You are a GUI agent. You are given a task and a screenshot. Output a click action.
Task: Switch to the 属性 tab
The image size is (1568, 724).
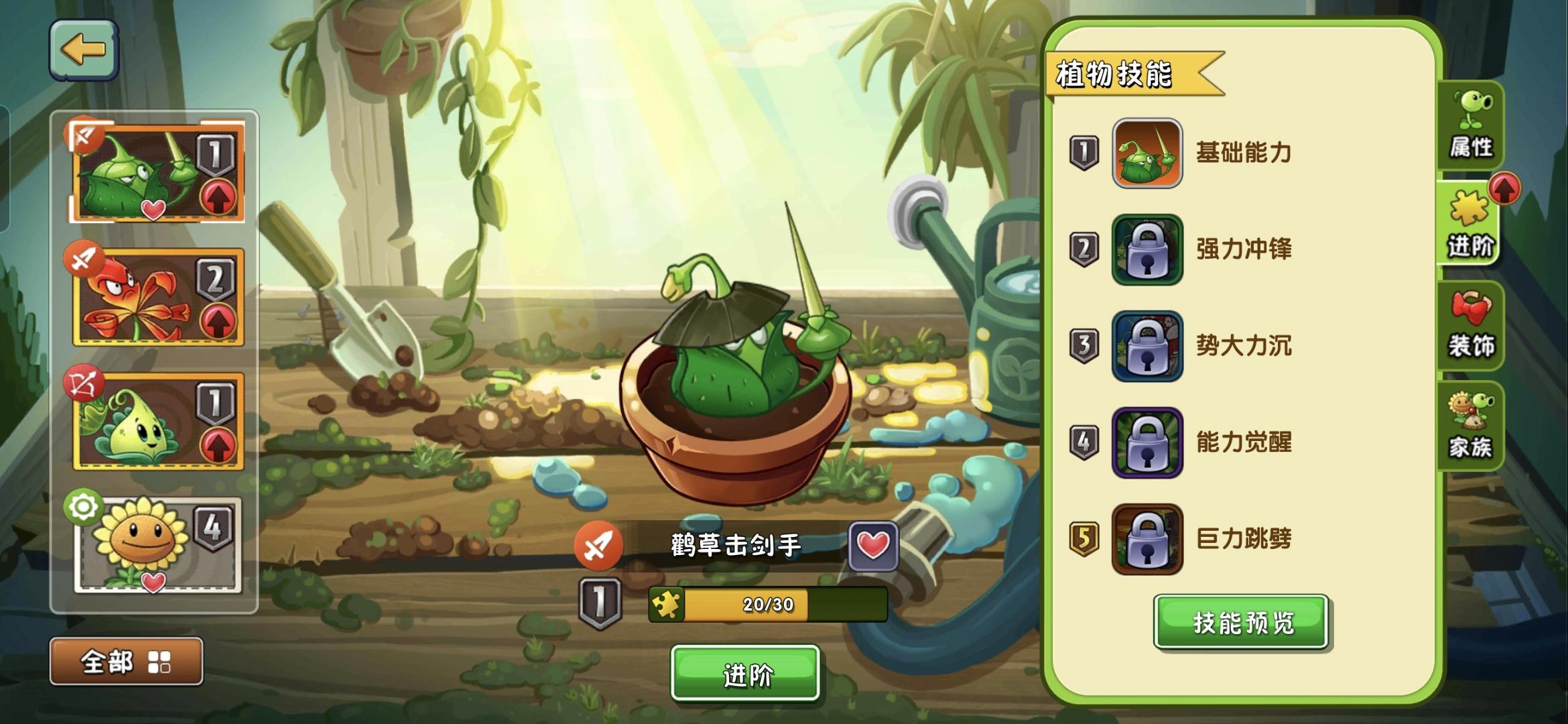coord(1472,127)
